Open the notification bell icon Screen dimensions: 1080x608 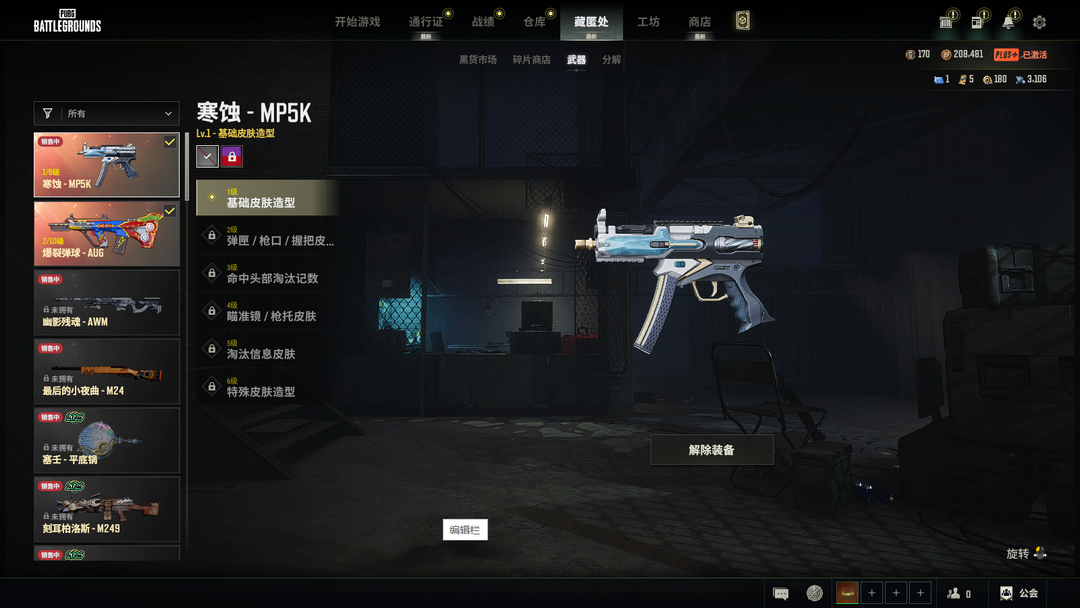point(1008,22)
